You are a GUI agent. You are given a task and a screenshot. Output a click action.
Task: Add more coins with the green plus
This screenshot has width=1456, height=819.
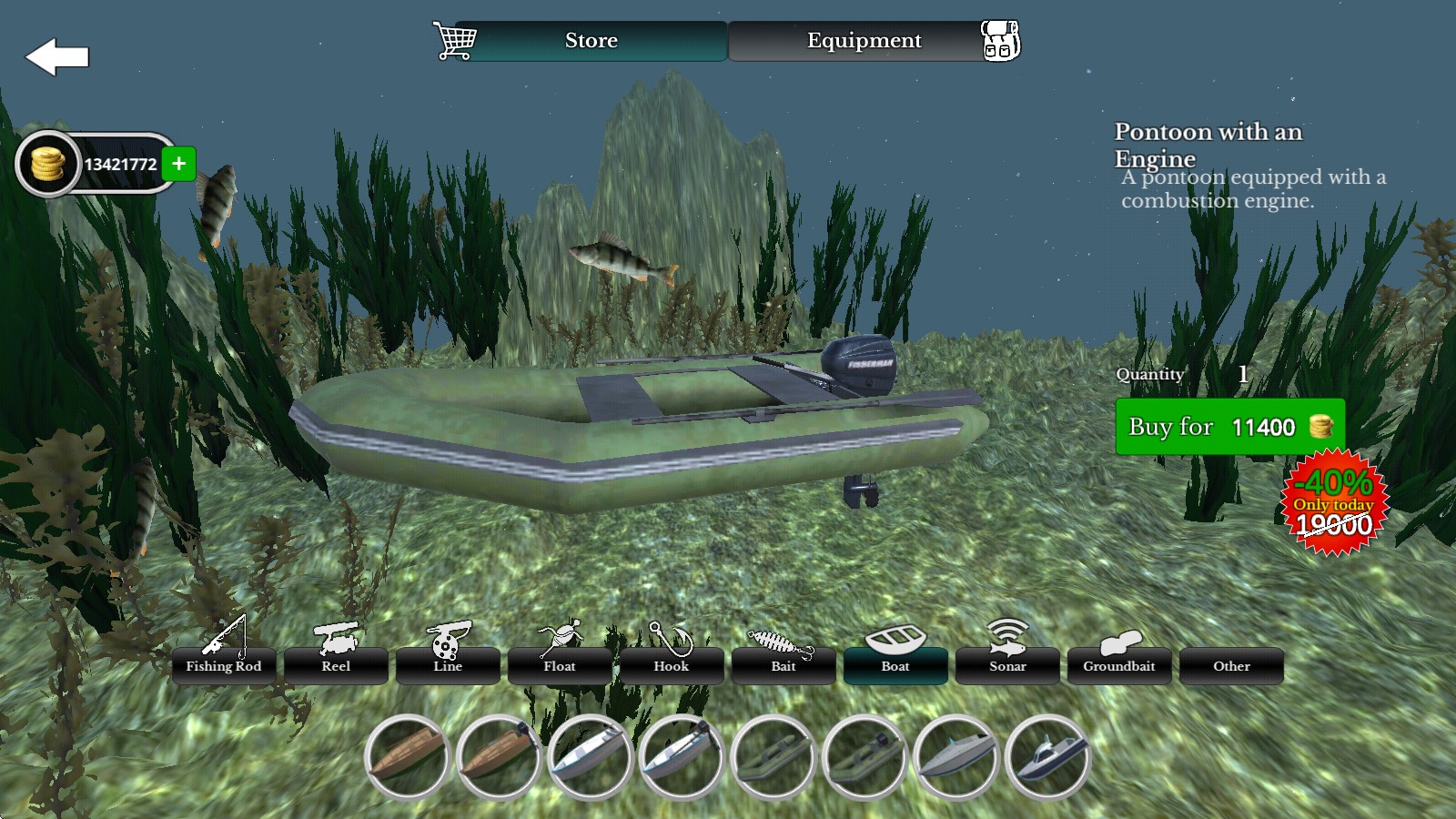(x=179, y=164)
